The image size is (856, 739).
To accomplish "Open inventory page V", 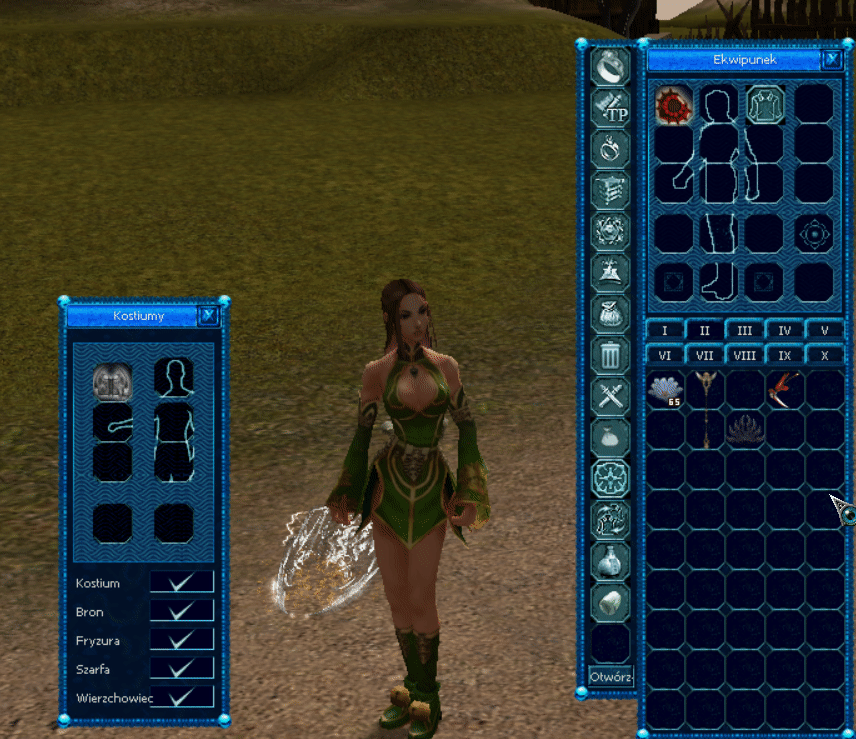I will tap(824, 330).
